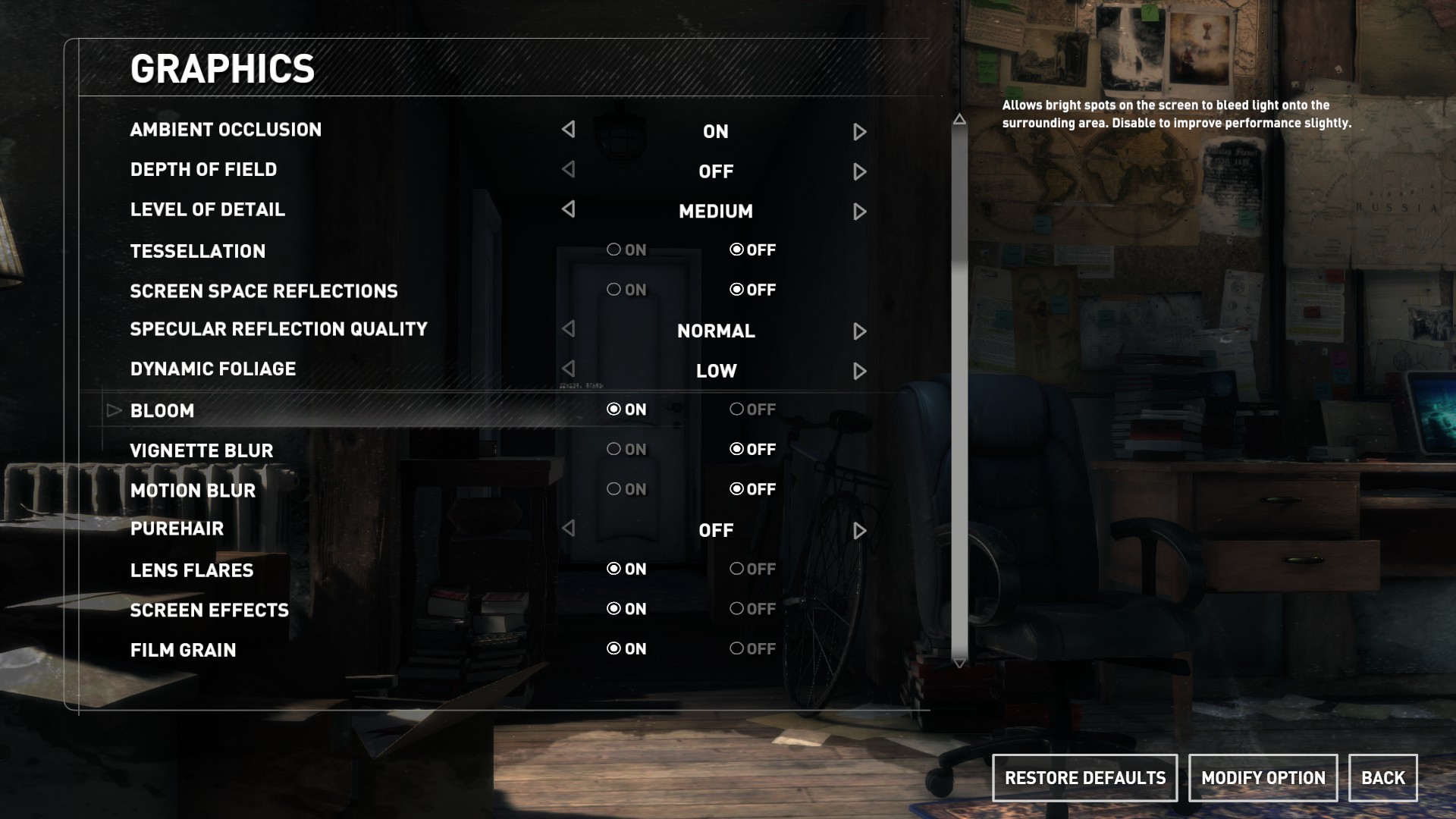Go back with the Back button

pyautogui.click(x=1382, y=778)
